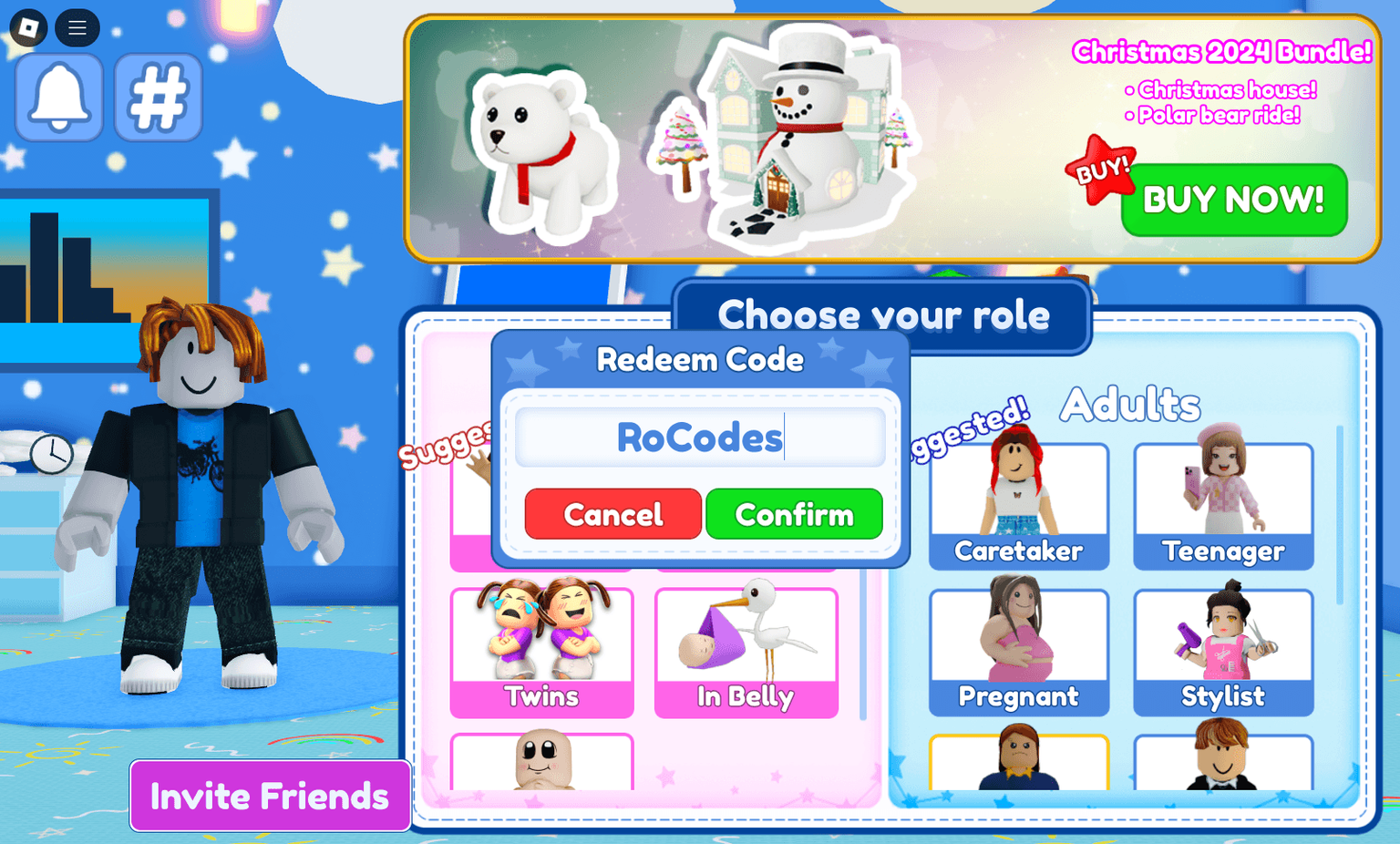Image resolution: width=1400 pixels, height=844 pixels.
Task: Click the Invite Friends button
Action: pos(269,796)
